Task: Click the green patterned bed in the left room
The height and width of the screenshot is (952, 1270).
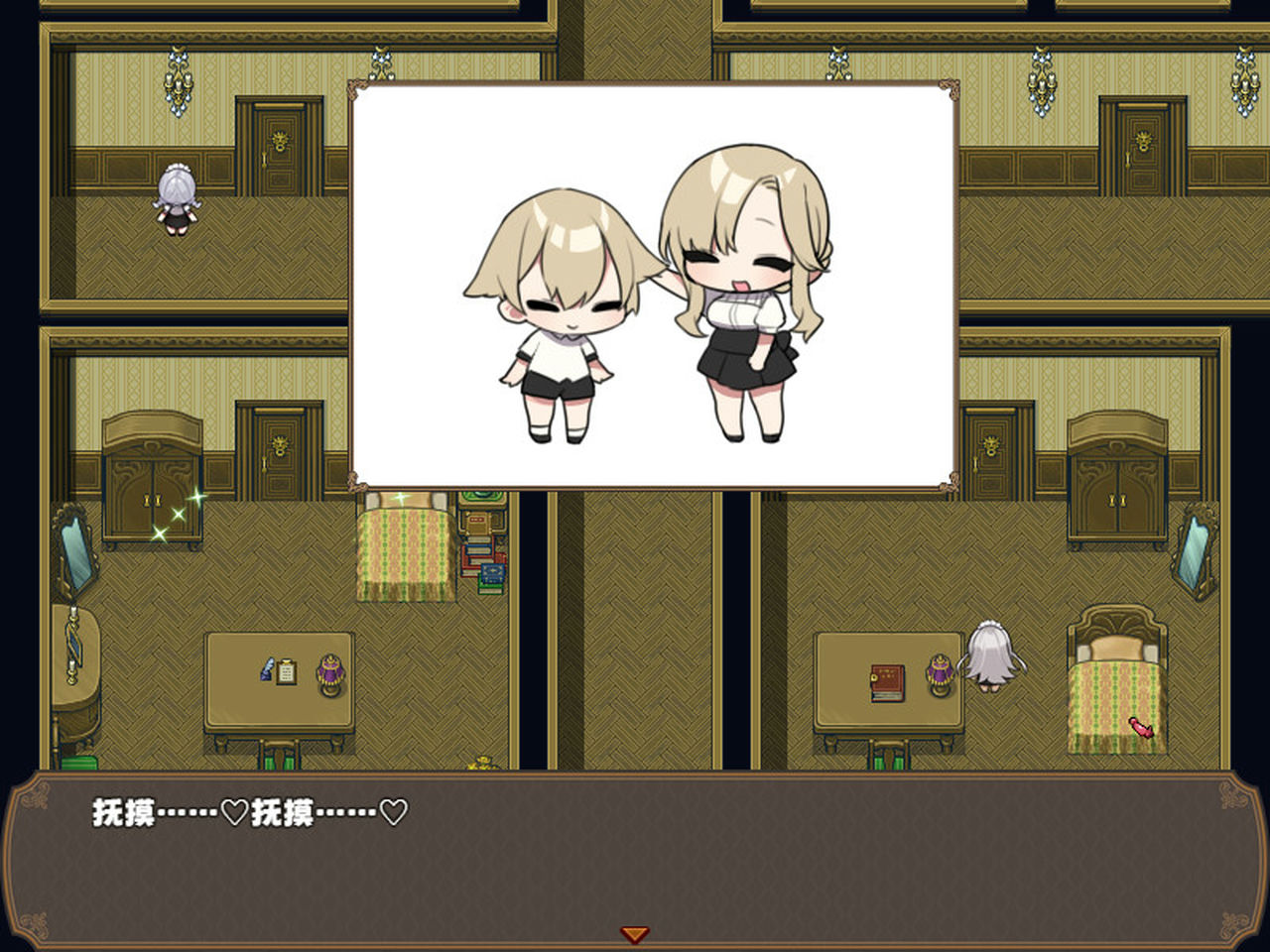Action: [x=408, y=550]
